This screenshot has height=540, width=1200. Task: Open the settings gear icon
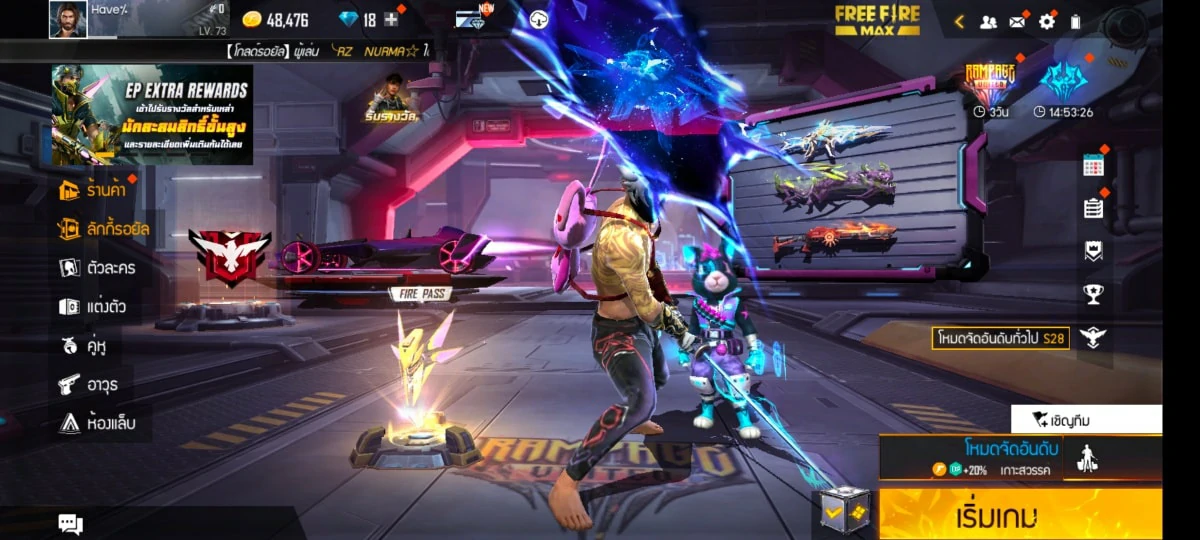coord(1047,21)
